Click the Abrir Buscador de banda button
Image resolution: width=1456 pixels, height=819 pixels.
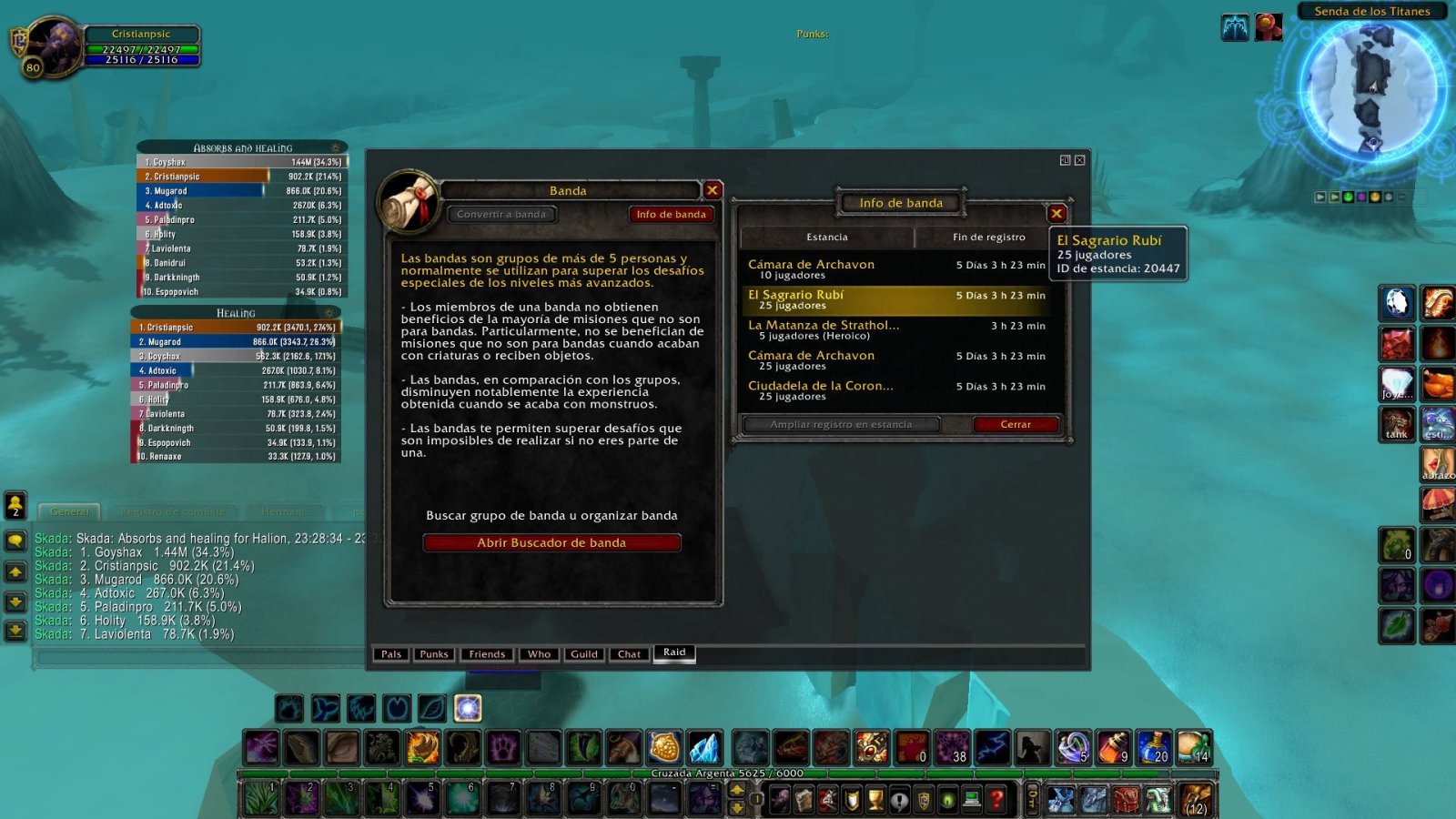click(551, 542)
